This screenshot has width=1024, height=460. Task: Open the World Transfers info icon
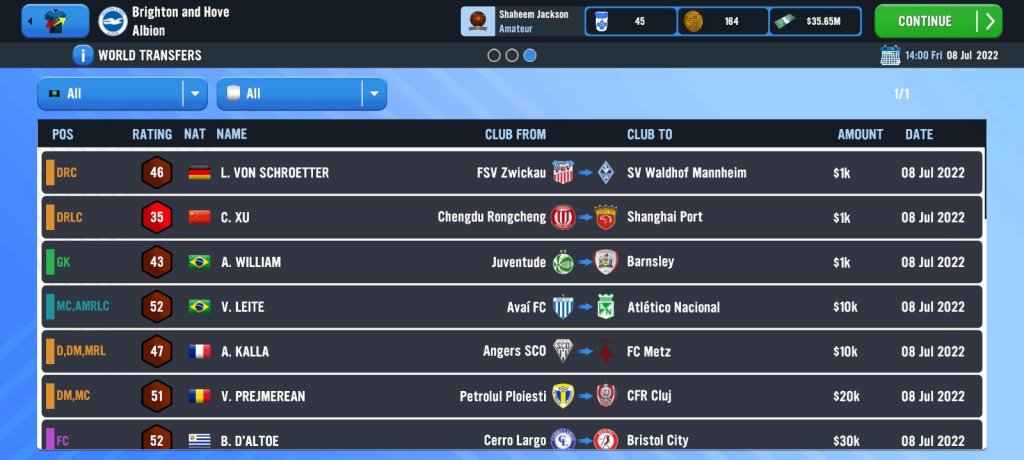pos(83,55)
